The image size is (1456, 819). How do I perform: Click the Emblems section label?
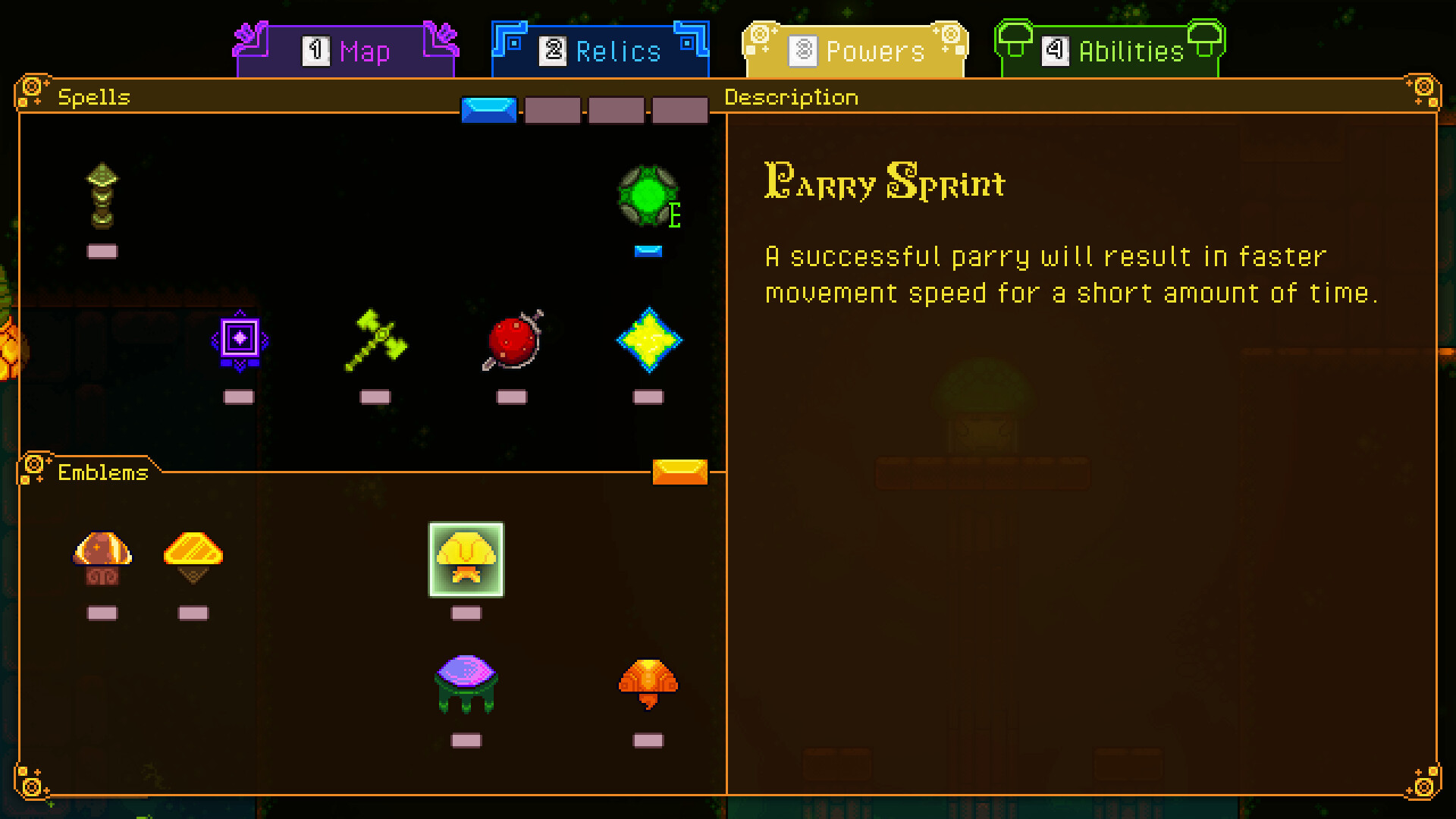click(x=102, y=472)
